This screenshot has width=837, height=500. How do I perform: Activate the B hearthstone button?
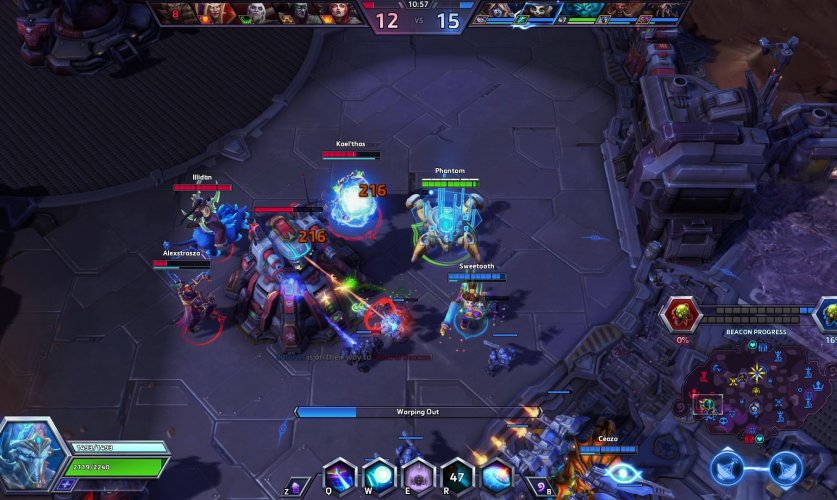pyautogui.click(x=540, y=484)
